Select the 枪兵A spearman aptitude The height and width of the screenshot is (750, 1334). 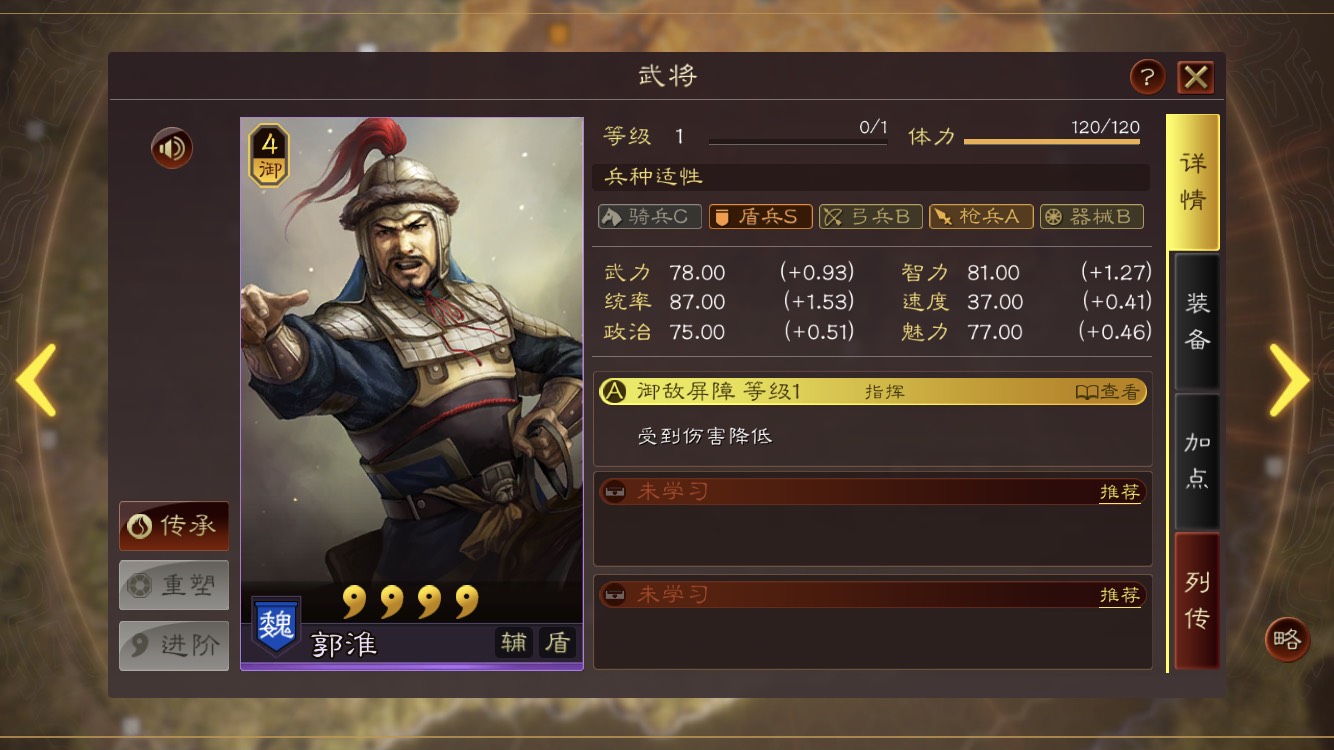[x=981, y=216]
